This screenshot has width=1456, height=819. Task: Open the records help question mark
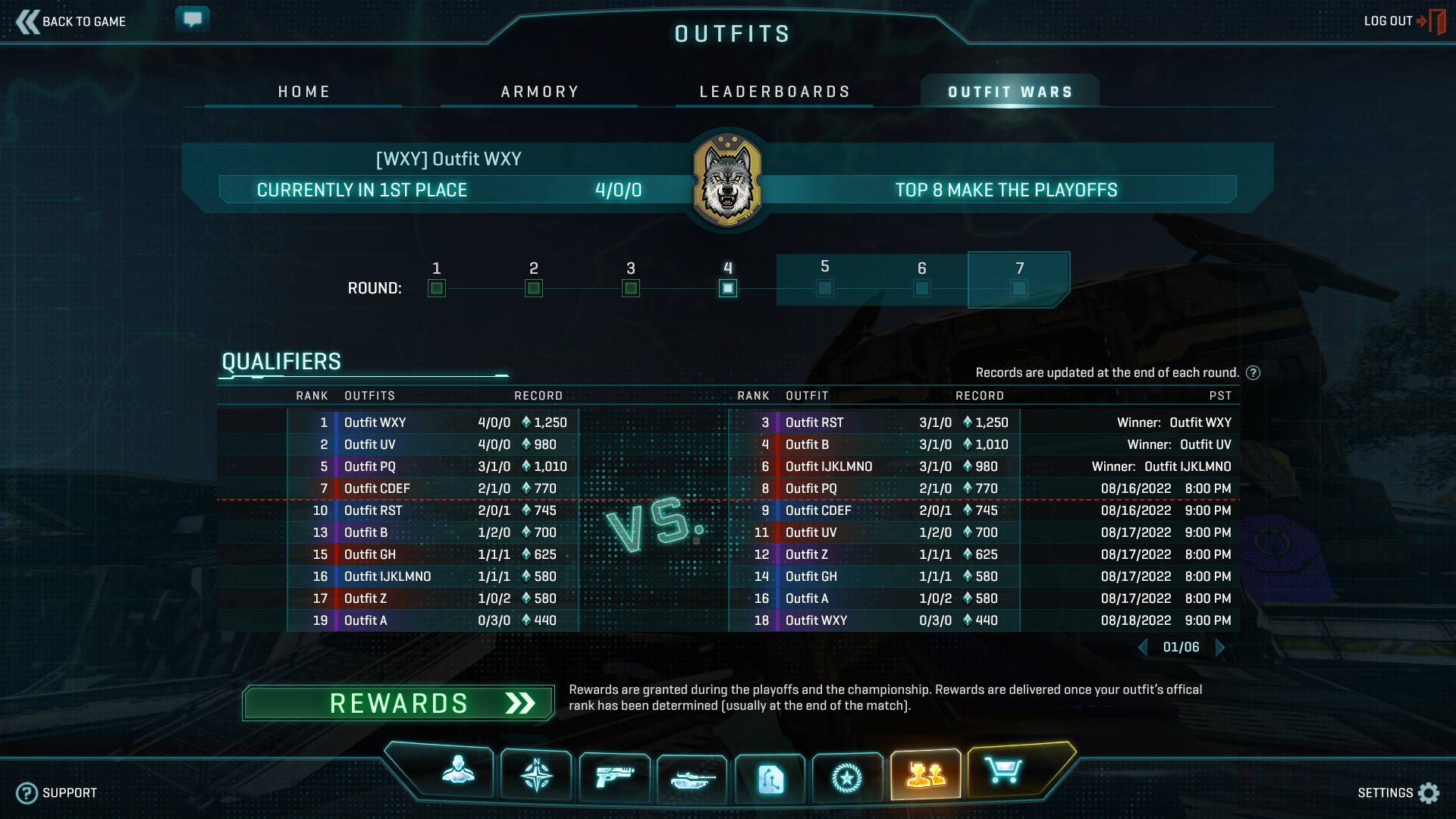pyautogui.click(x=1254, y=372)
